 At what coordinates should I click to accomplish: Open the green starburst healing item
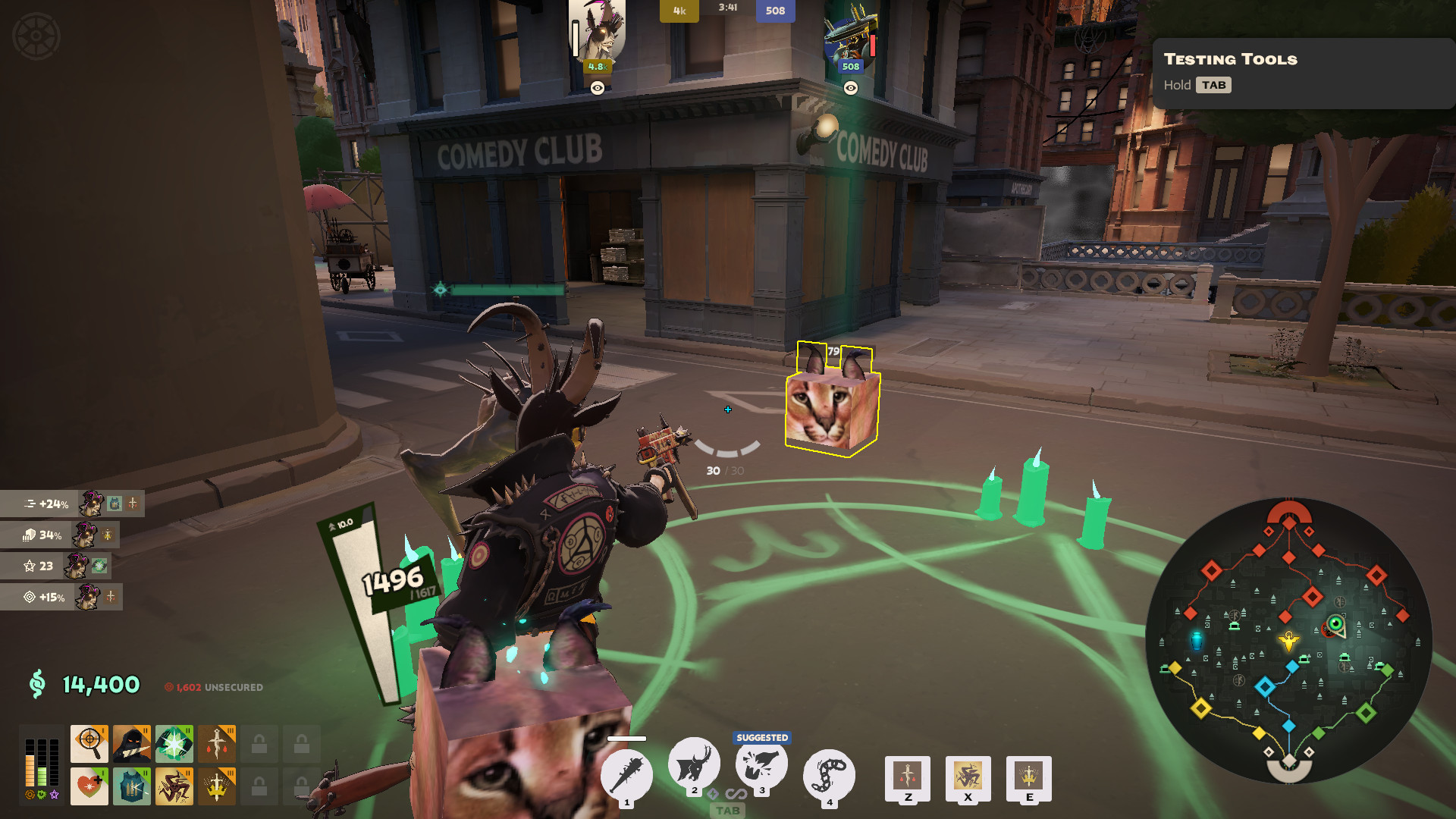point(174,743)
